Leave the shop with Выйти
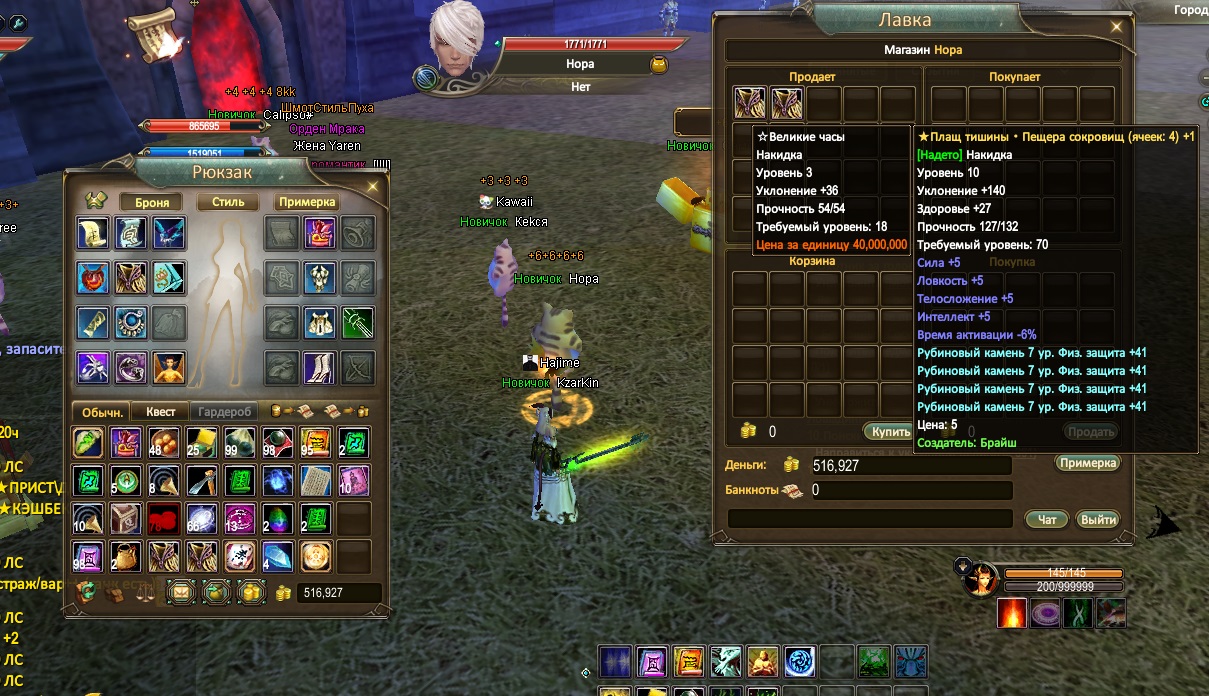Screen dimensions: 1209x696 pos(1097,519)
